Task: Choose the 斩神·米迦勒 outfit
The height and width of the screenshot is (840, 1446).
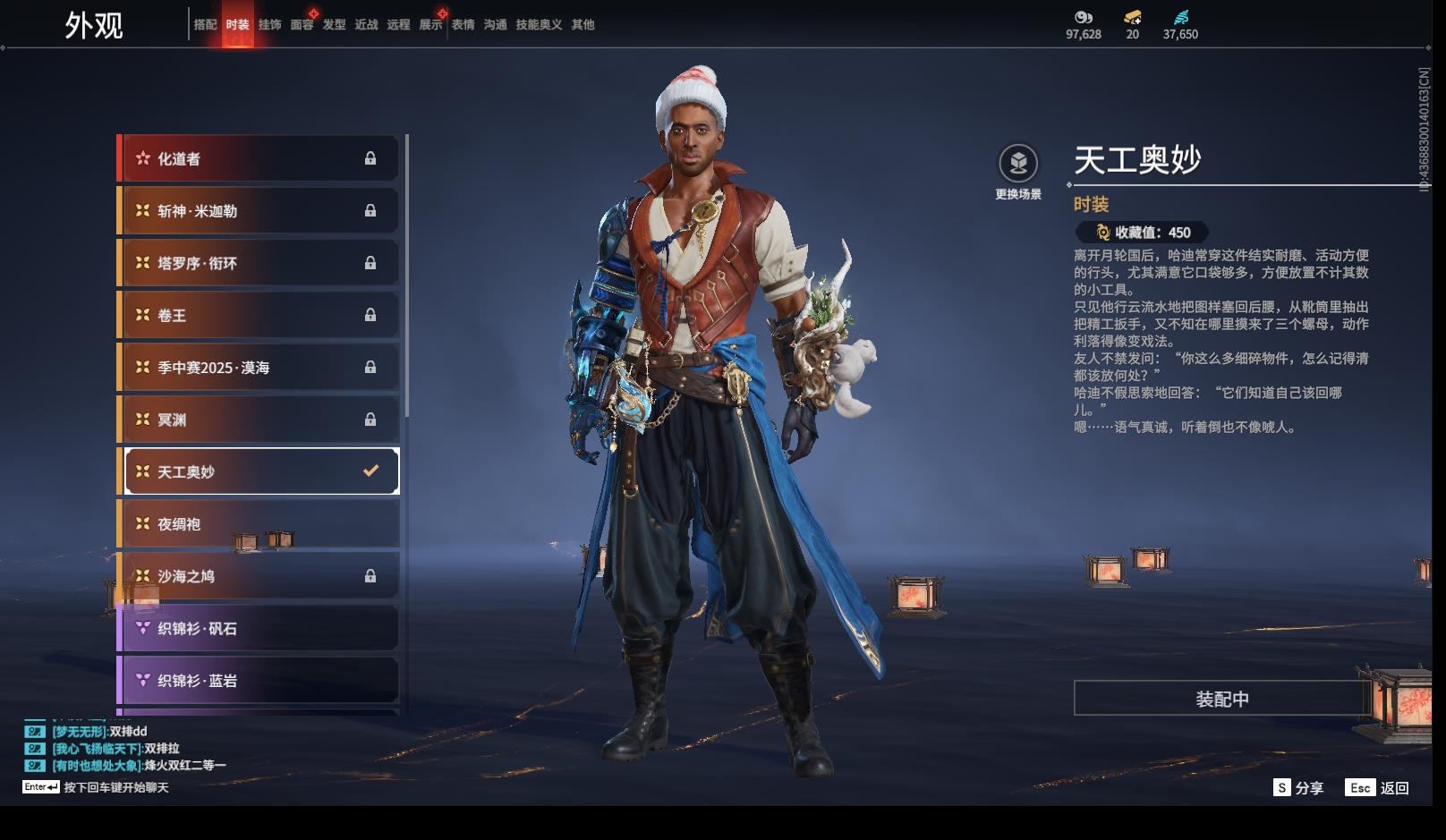Action: (259, 211)
